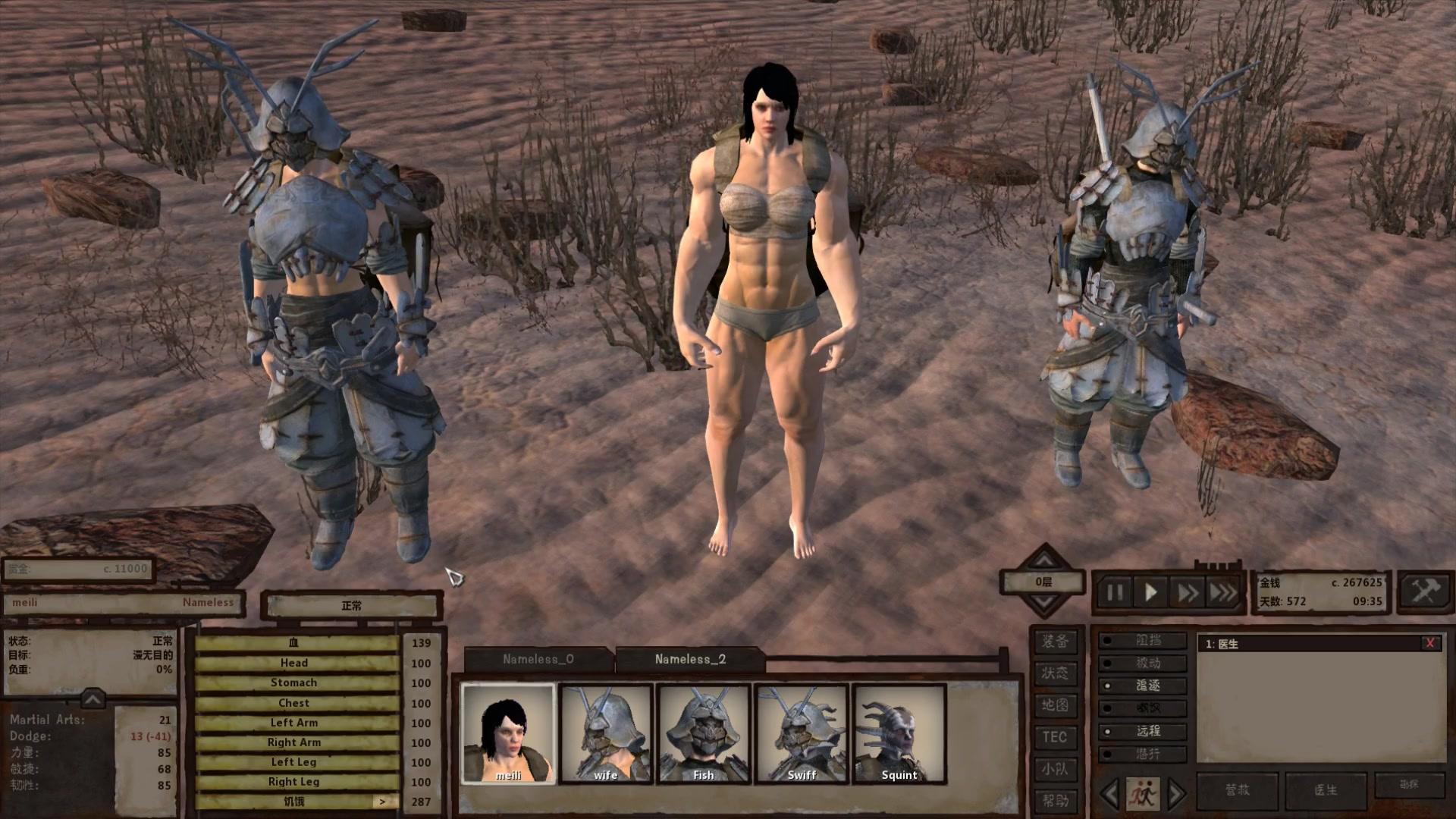The height and width of the screenshot is (819, 1456).
Task: Select the meili character portrait
Action: [x=508, y=733]
